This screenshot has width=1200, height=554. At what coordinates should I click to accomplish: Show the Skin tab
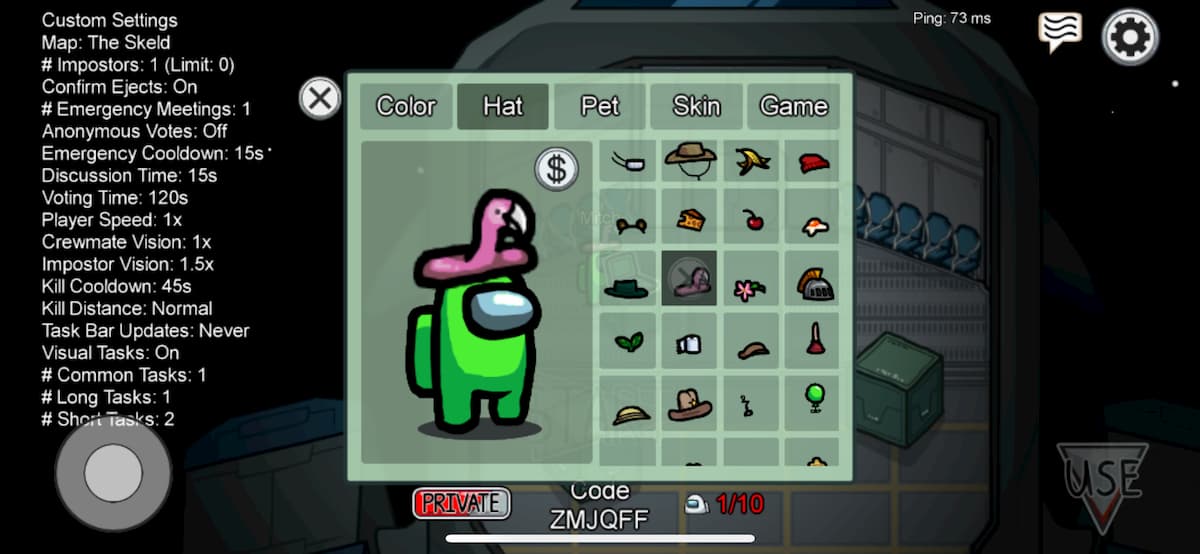click(x=696, y=106)
